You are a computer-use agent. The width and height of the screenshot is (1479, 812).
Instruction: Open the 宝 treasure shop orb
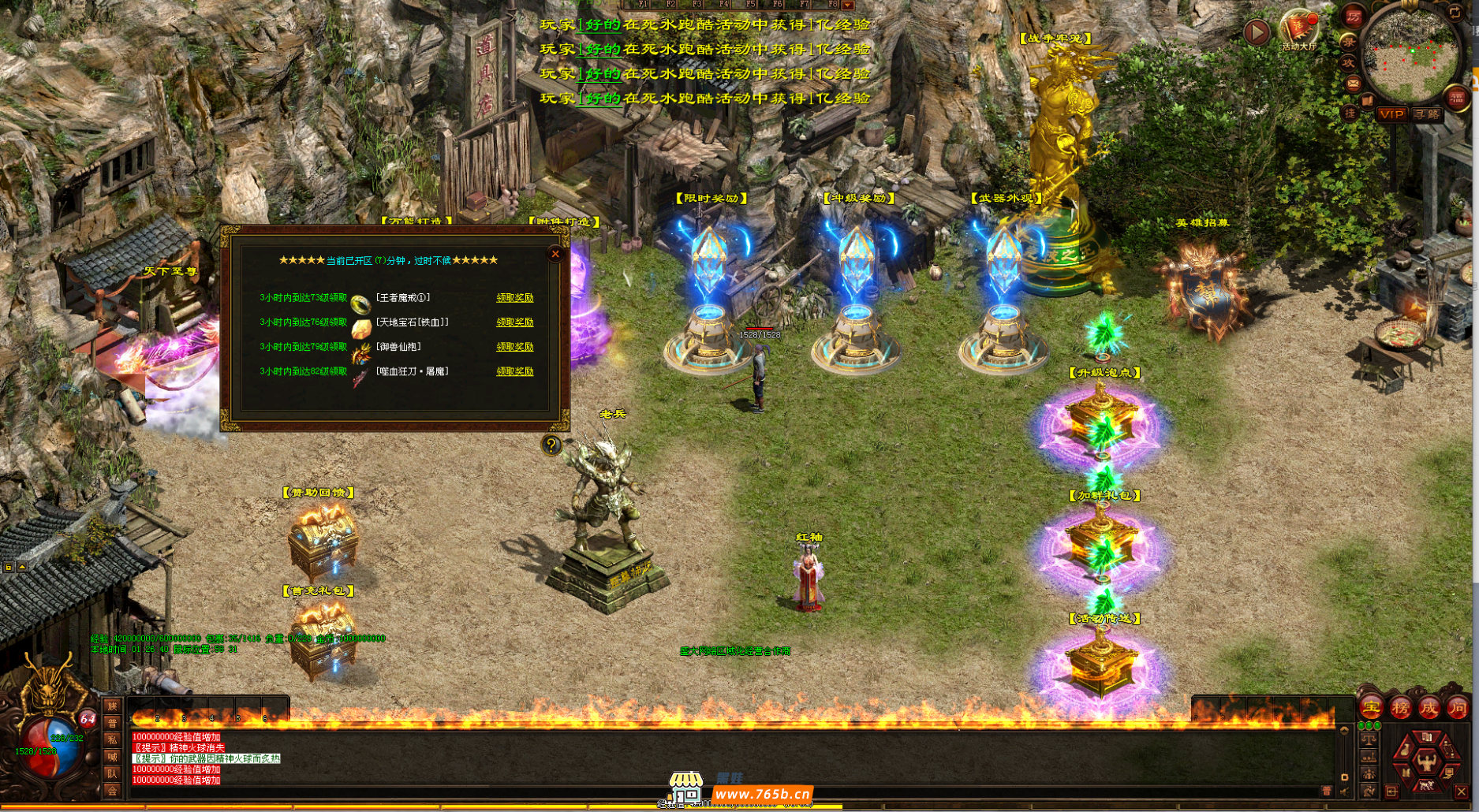click(1370, 708)
